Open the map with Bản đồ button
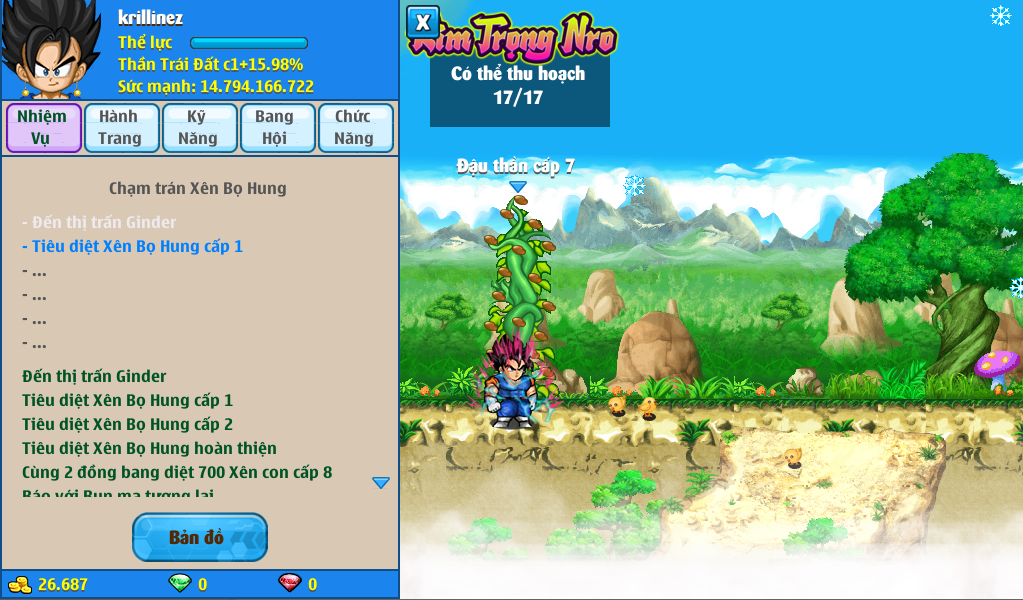The width and height of the screenshot is (1023, 600). click(199, 537)
